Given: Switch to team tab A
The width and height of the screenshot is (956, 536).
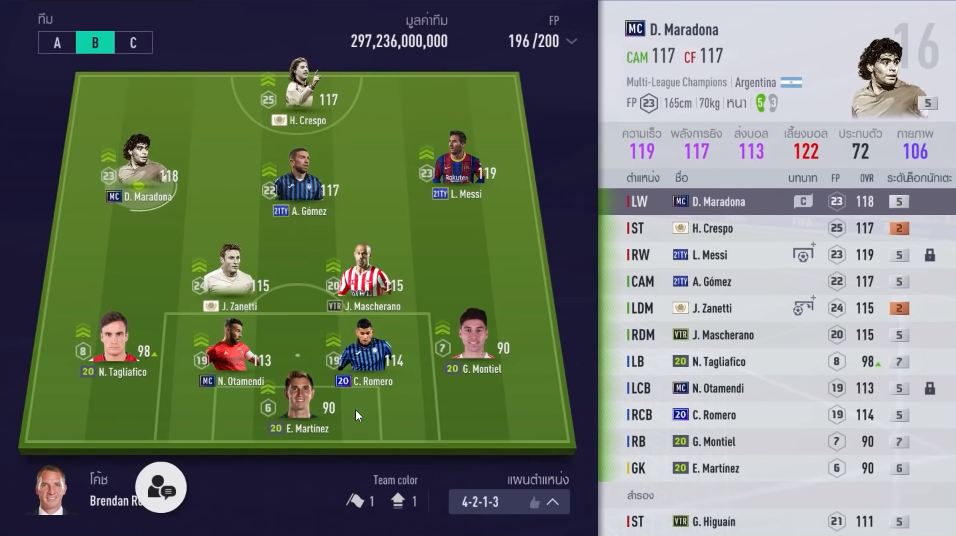Looking at the screenshot, I should click(57, 43).
